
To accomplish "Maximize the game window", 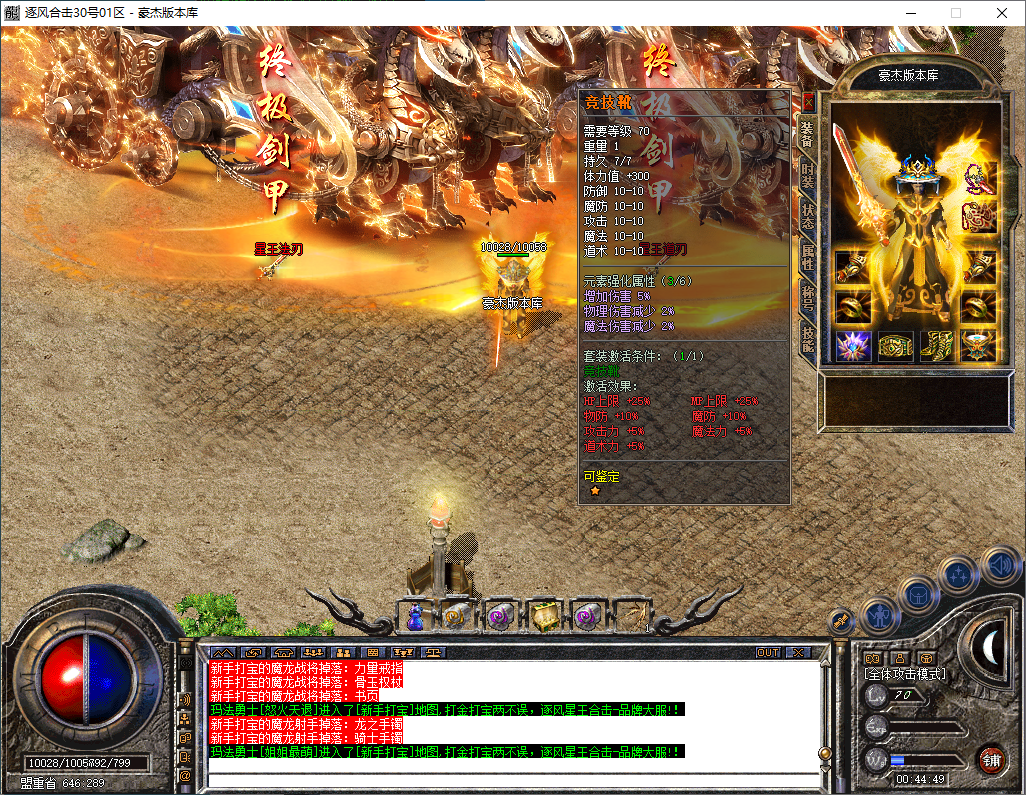I will tap(956, 13).
